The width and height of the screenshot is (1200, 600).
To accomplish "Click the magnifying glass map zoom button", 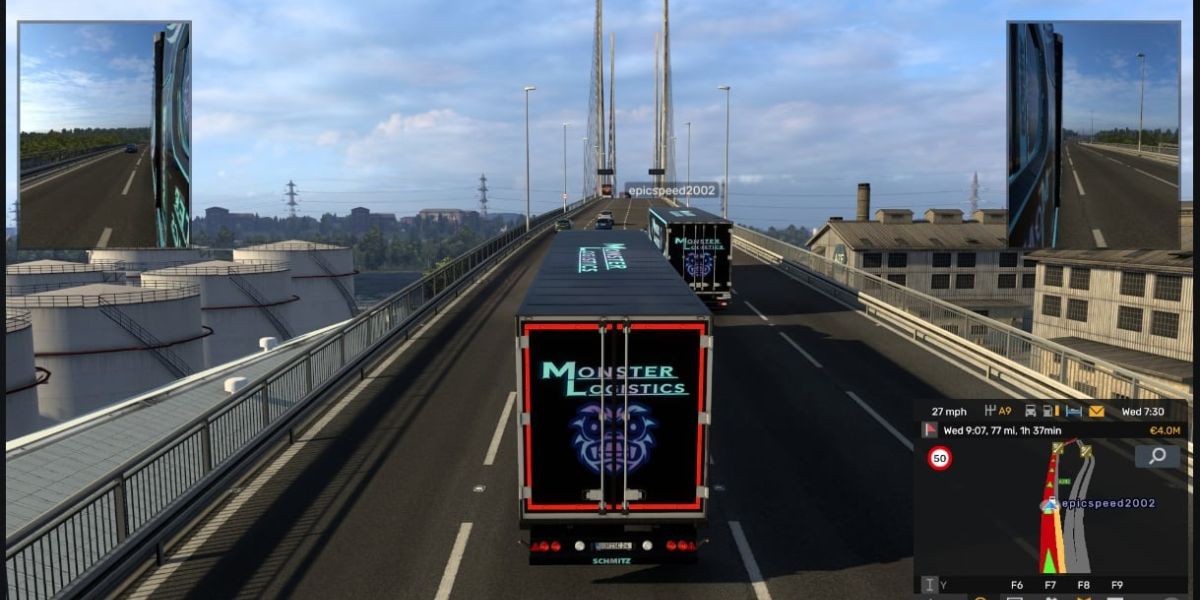I will coord(1157,457).
